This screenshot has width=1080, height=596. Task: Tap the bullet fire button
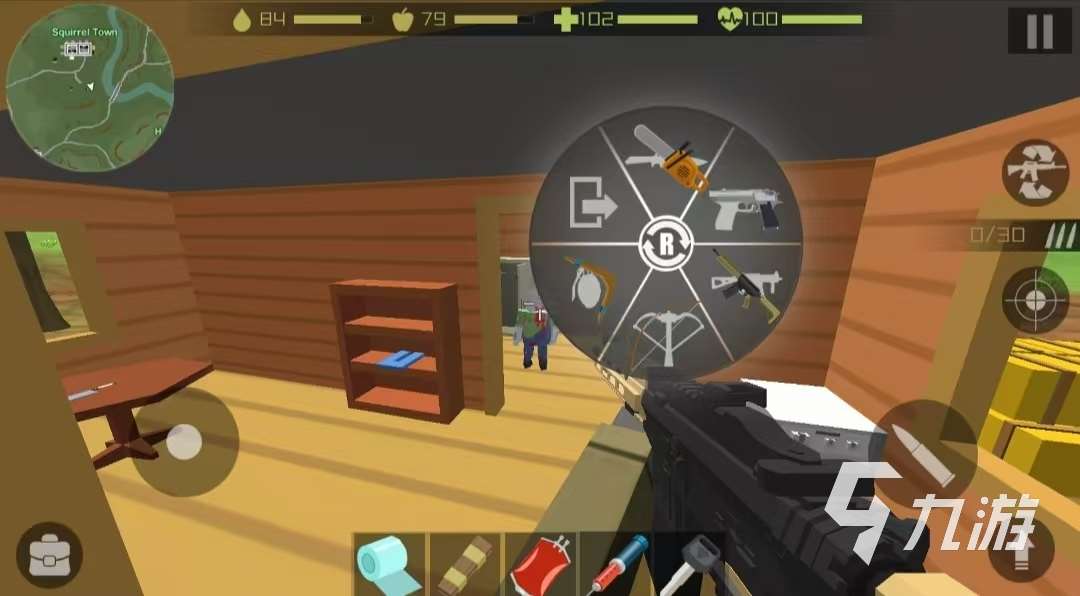pyautogui.click(x=925, y=451)
